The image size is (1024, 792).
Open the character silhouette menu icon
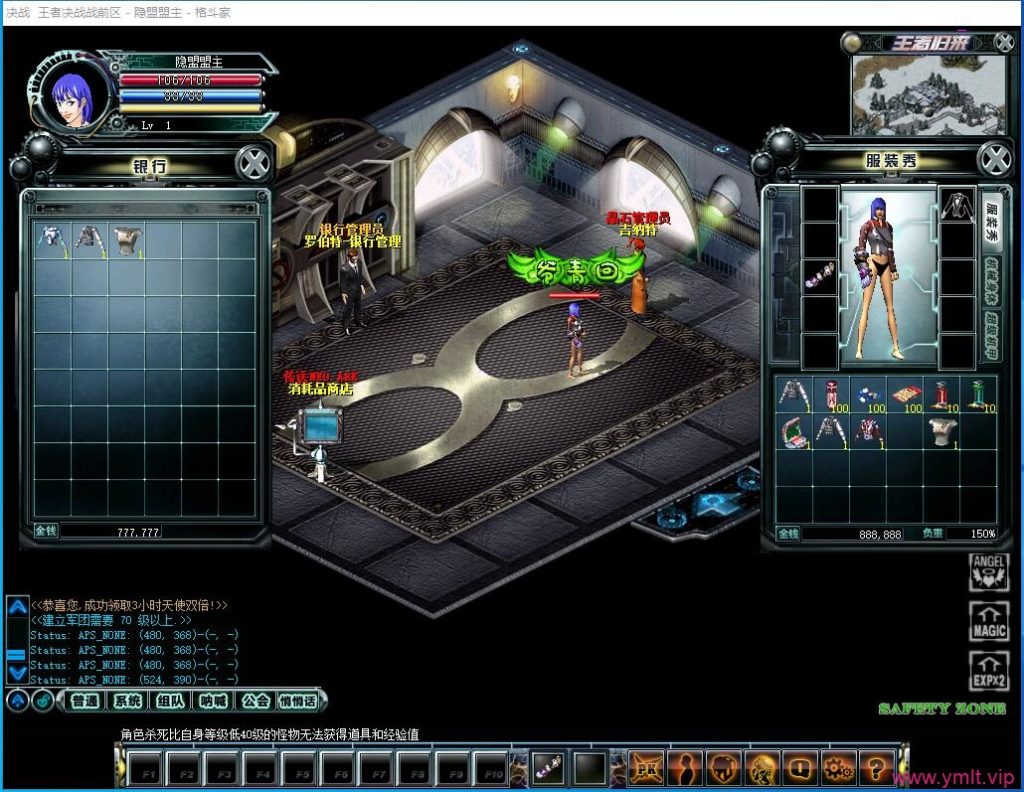685,767
